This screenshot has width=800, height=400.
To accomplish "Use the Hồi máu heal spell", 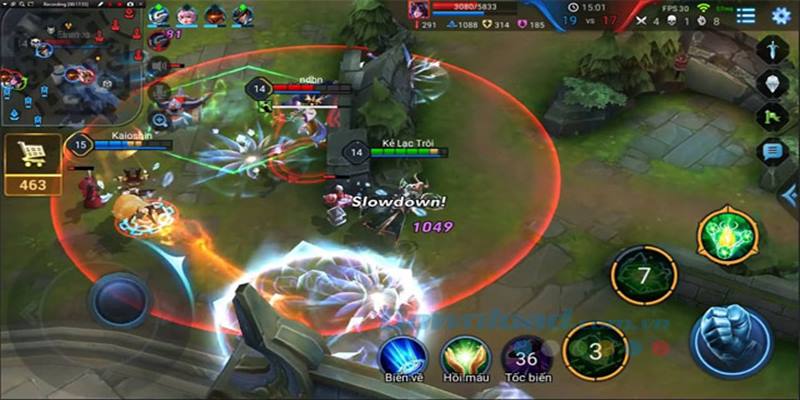I will 465,357.
